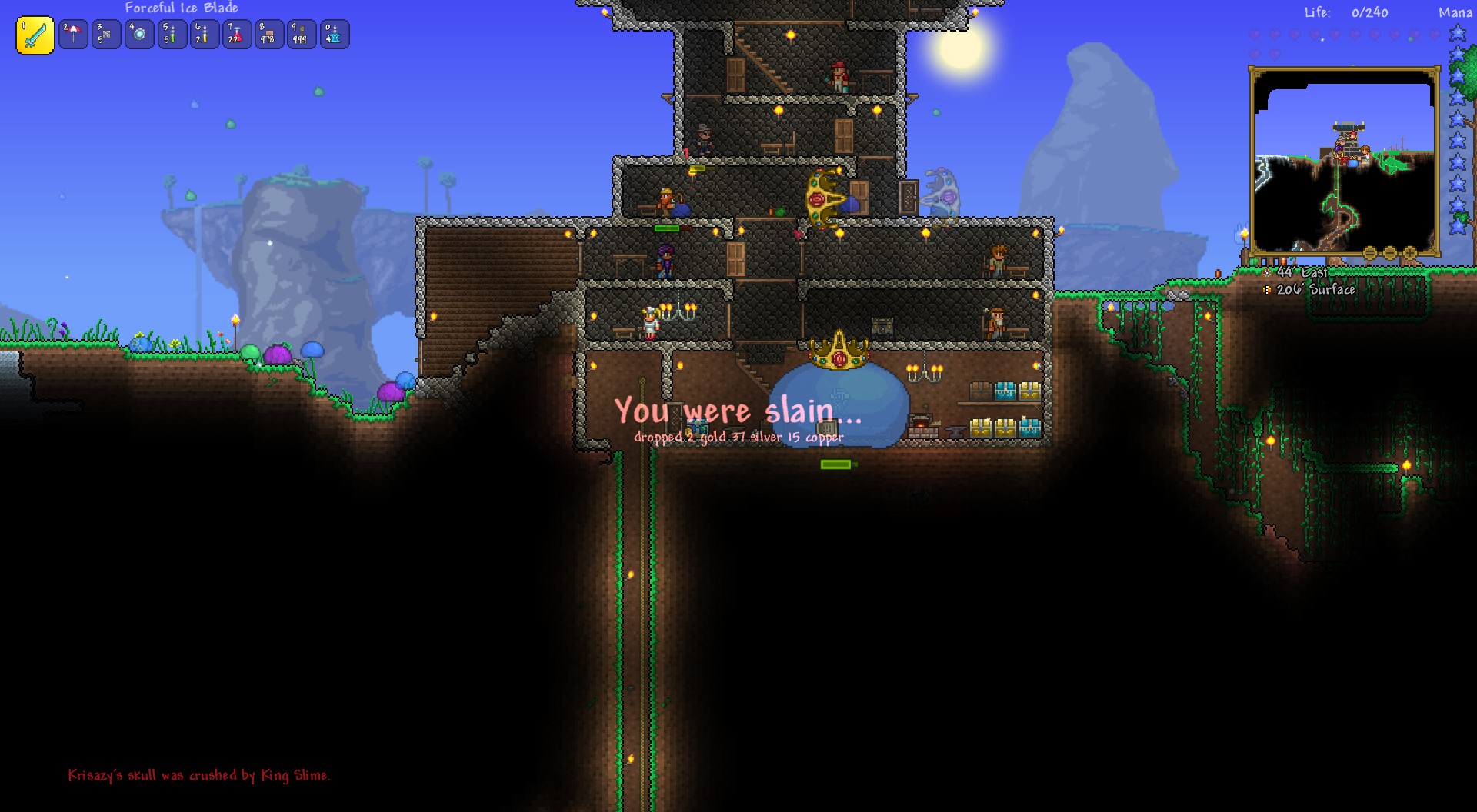Zoom in the minimap with plus button

click(x=1410, y=253)
